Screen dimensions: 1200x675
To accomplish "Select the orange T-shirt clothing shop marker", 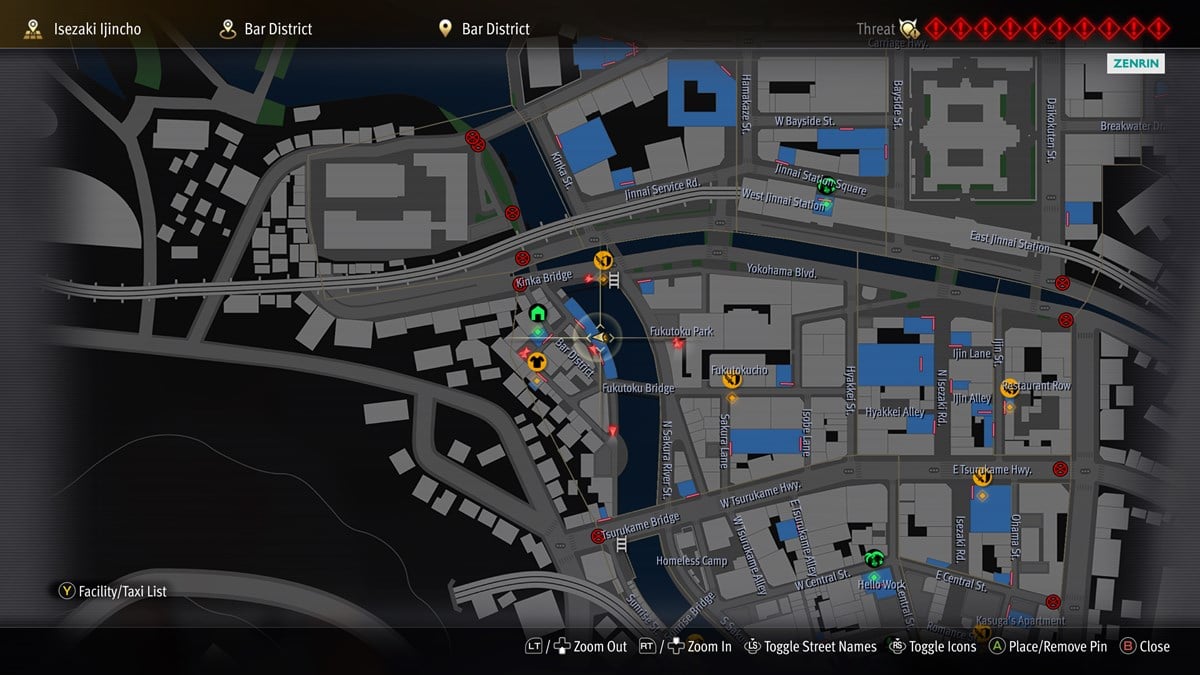I will pos(537,362).
